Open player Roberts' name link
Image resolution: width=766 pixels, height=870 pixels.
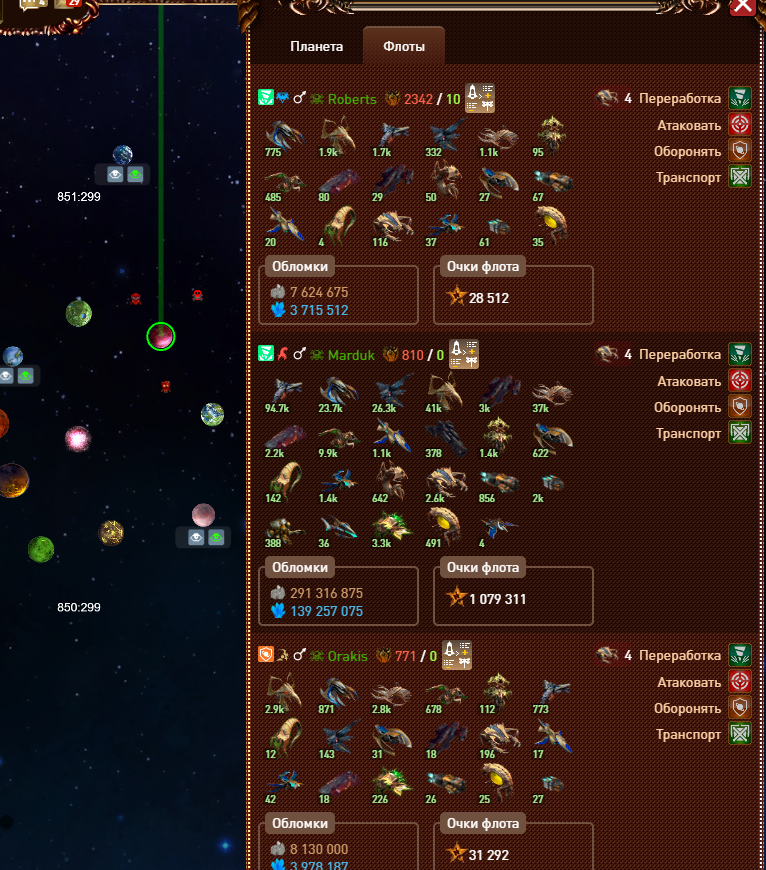[x=352, y=99]
